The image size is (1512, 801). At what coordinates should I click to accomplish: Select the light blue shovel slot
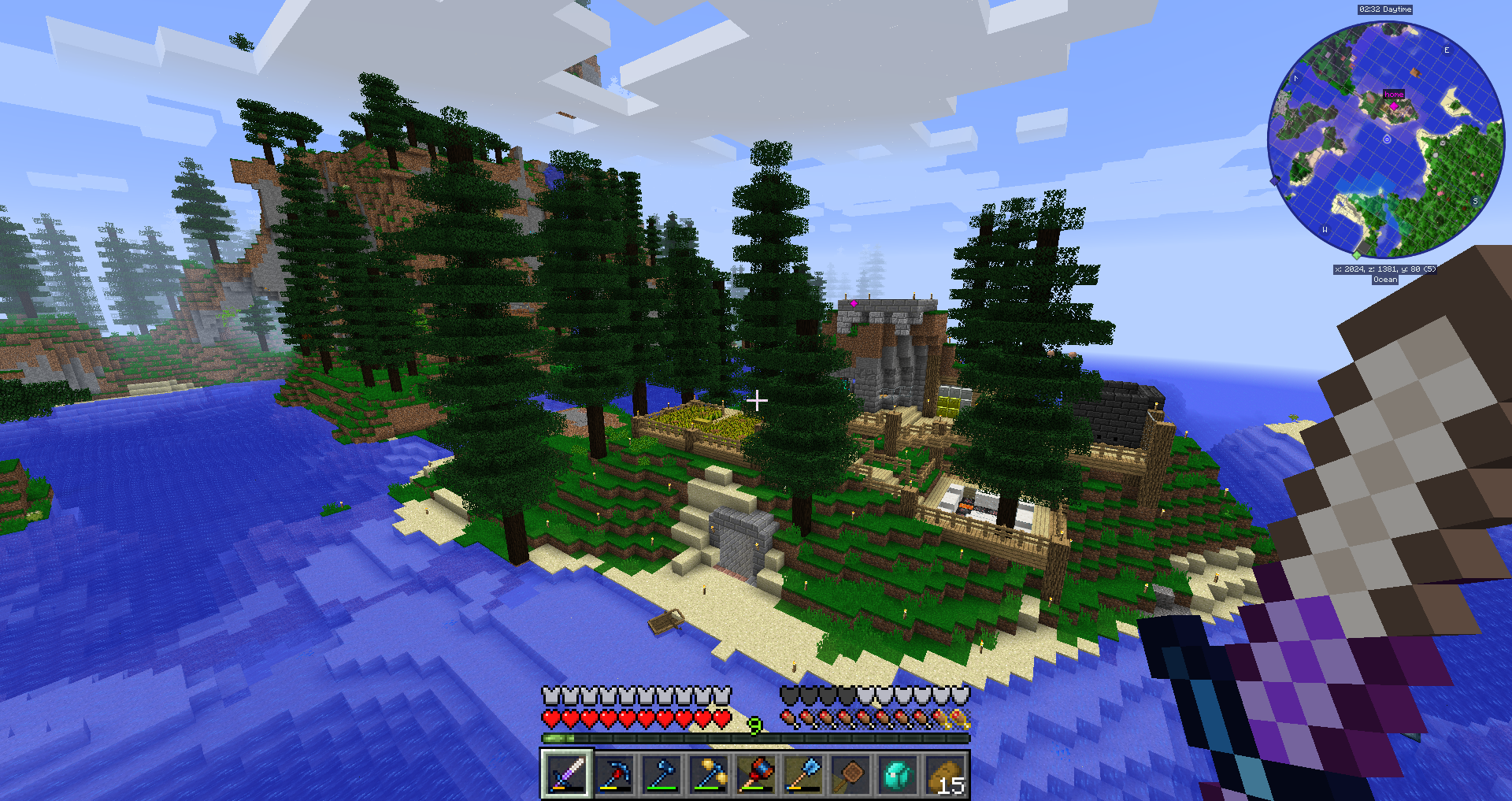[803, 773]
